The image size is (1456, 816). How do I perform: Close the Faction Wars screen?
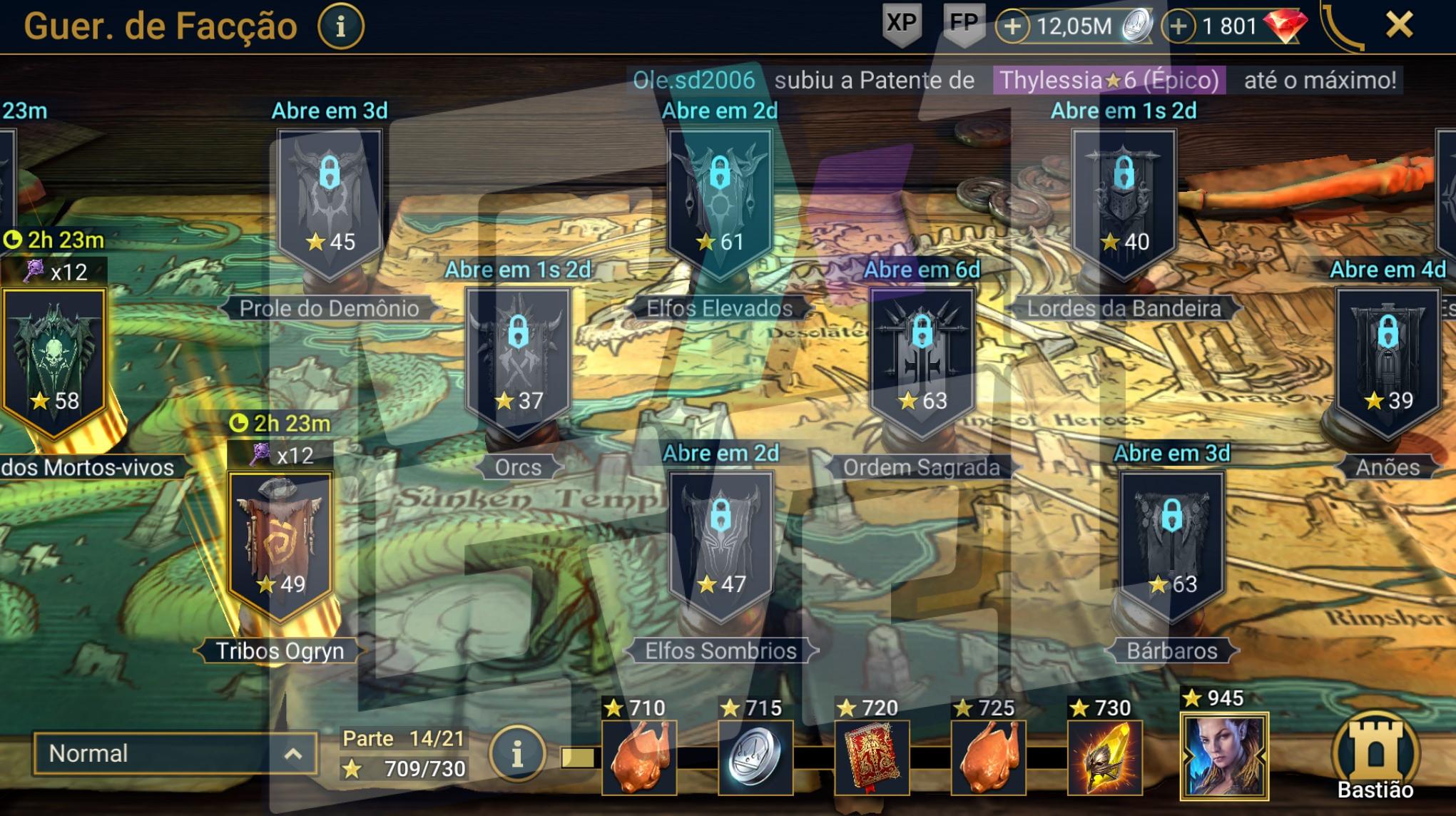1399,26
